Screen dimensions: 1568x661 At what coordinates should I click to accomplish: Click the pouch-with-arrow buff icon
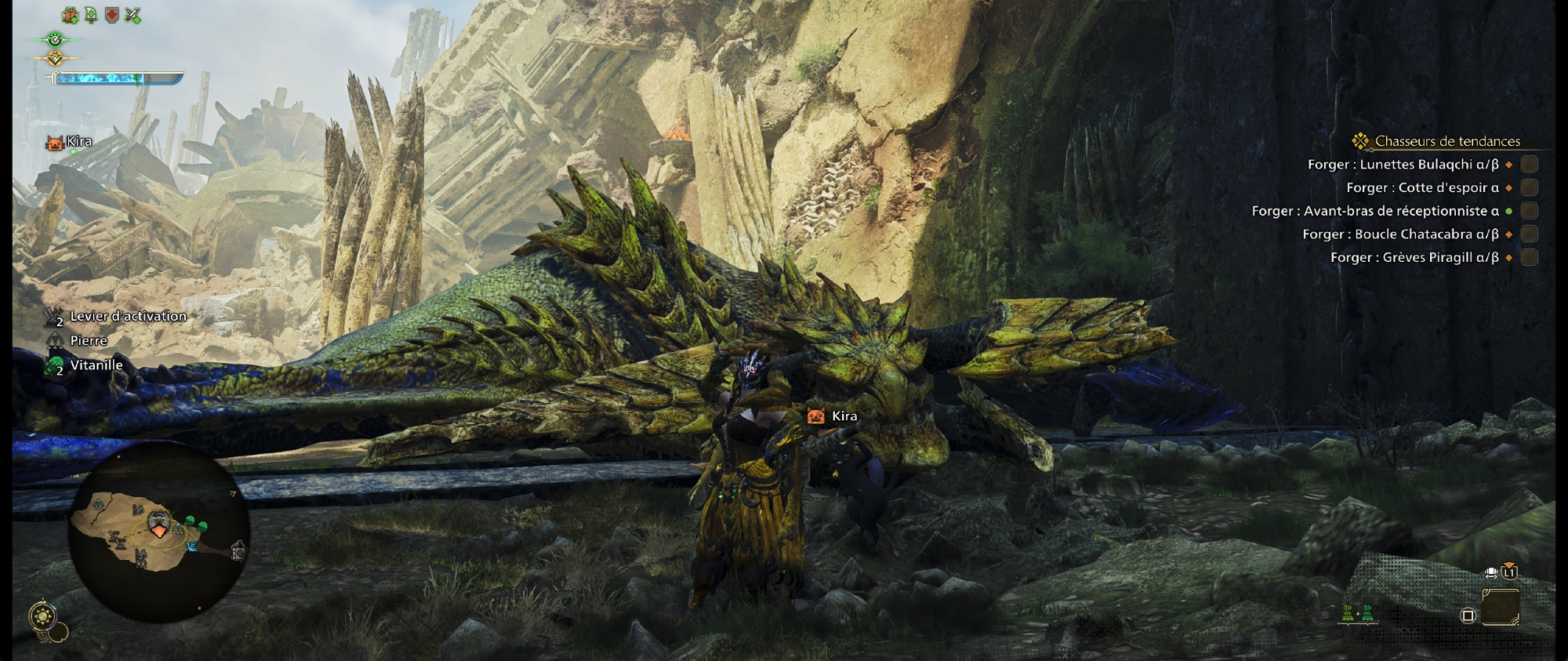(x=71, y=15)
